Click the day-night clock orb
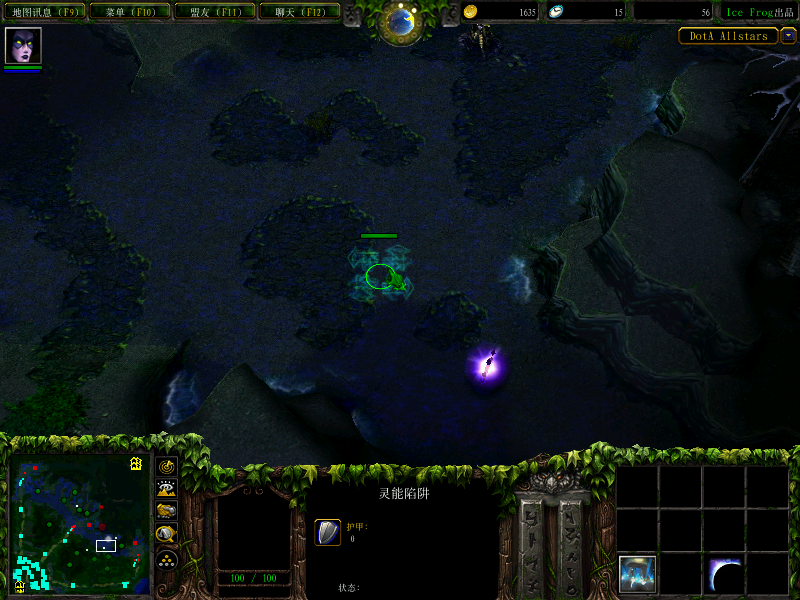Viewport: 800px width, 600px height. (x=401, y=22)
